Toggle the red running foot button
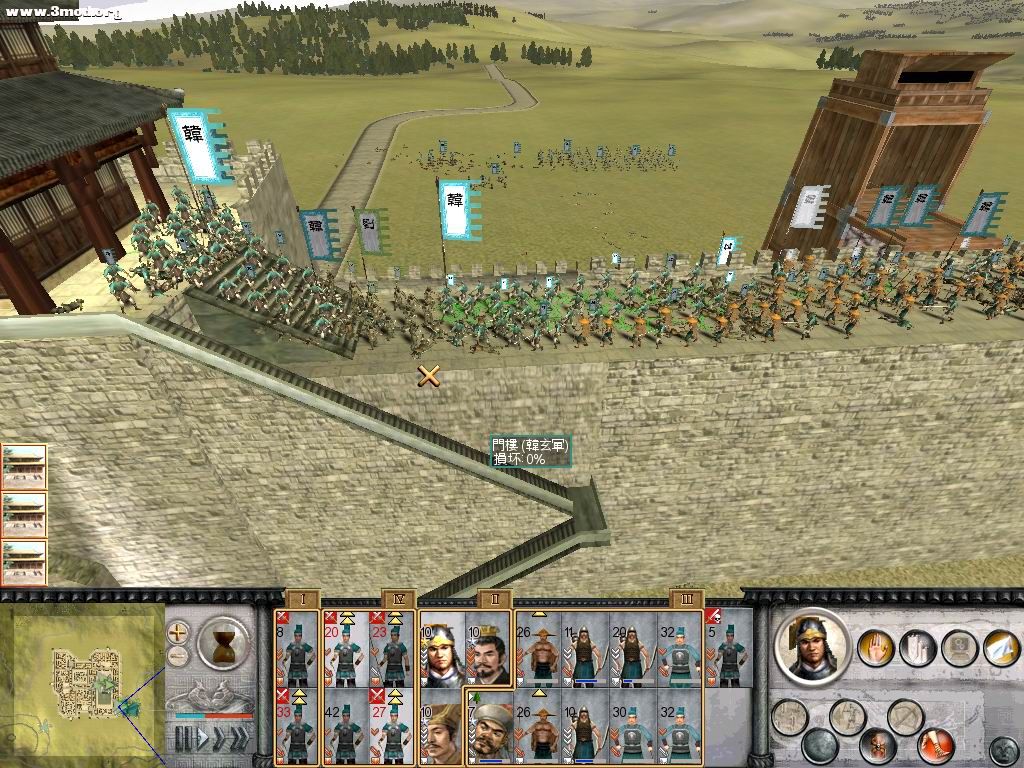1024x768 pixels. pos(937,745)
